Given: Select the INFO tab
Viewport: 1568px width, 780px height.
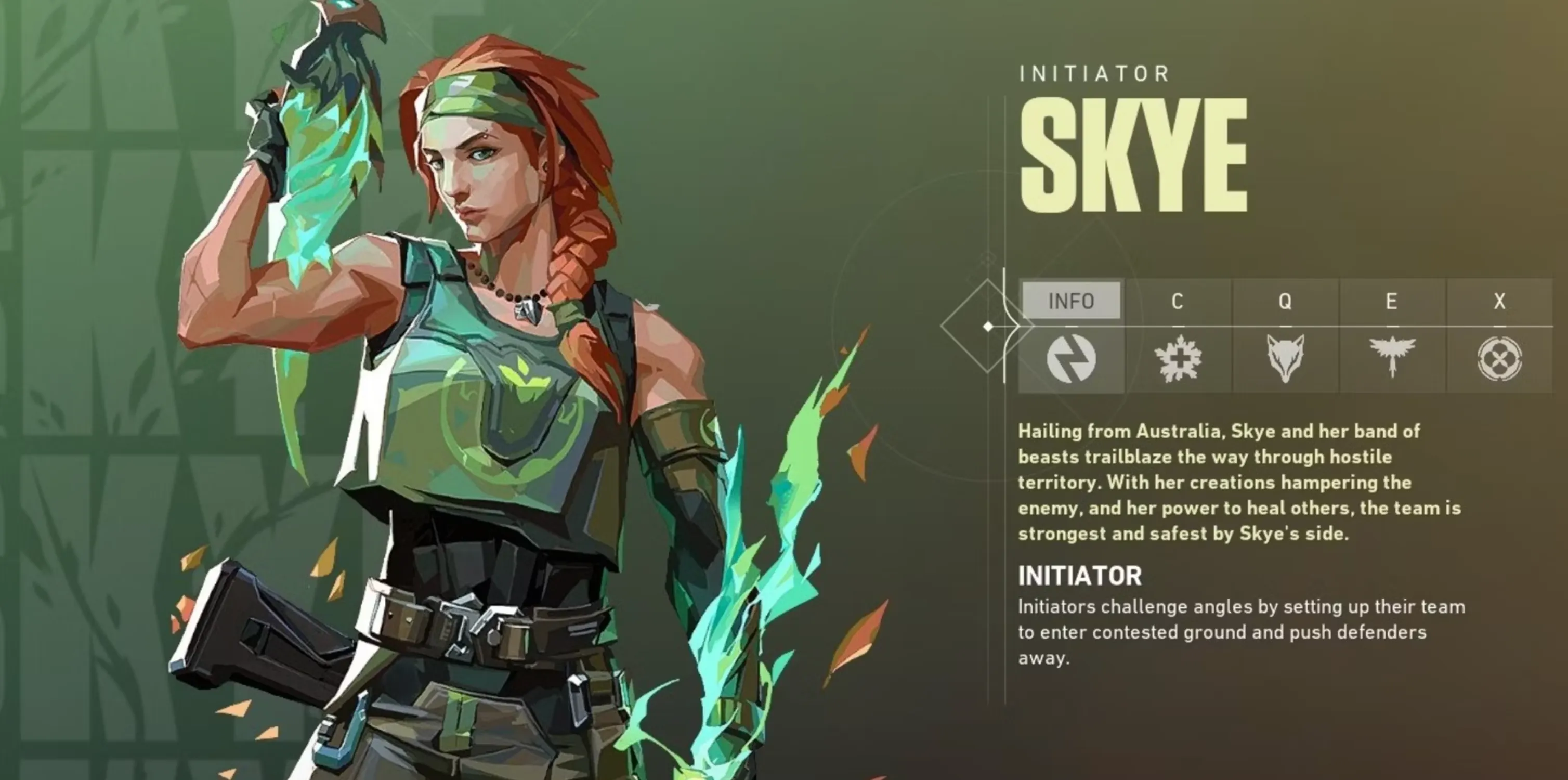Looking at the screenshot, I should [x=1070, y=301].
